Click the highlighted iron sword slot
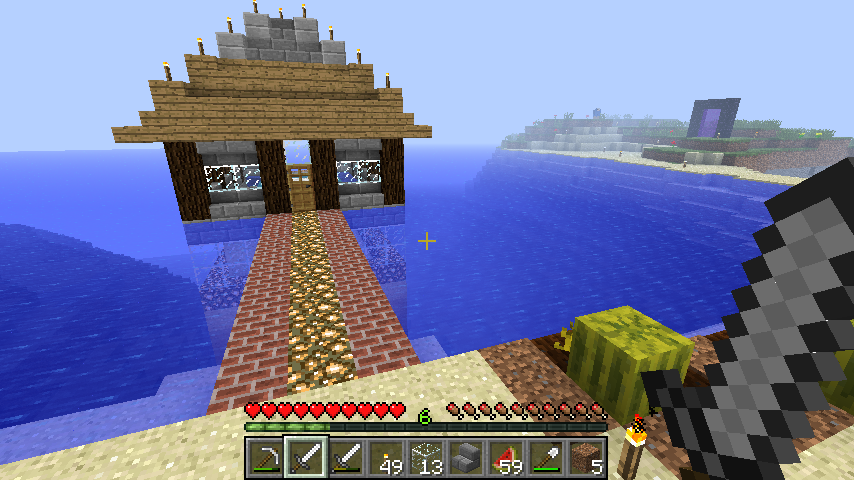This screenshot has width=854, height=480. point(306,458)
